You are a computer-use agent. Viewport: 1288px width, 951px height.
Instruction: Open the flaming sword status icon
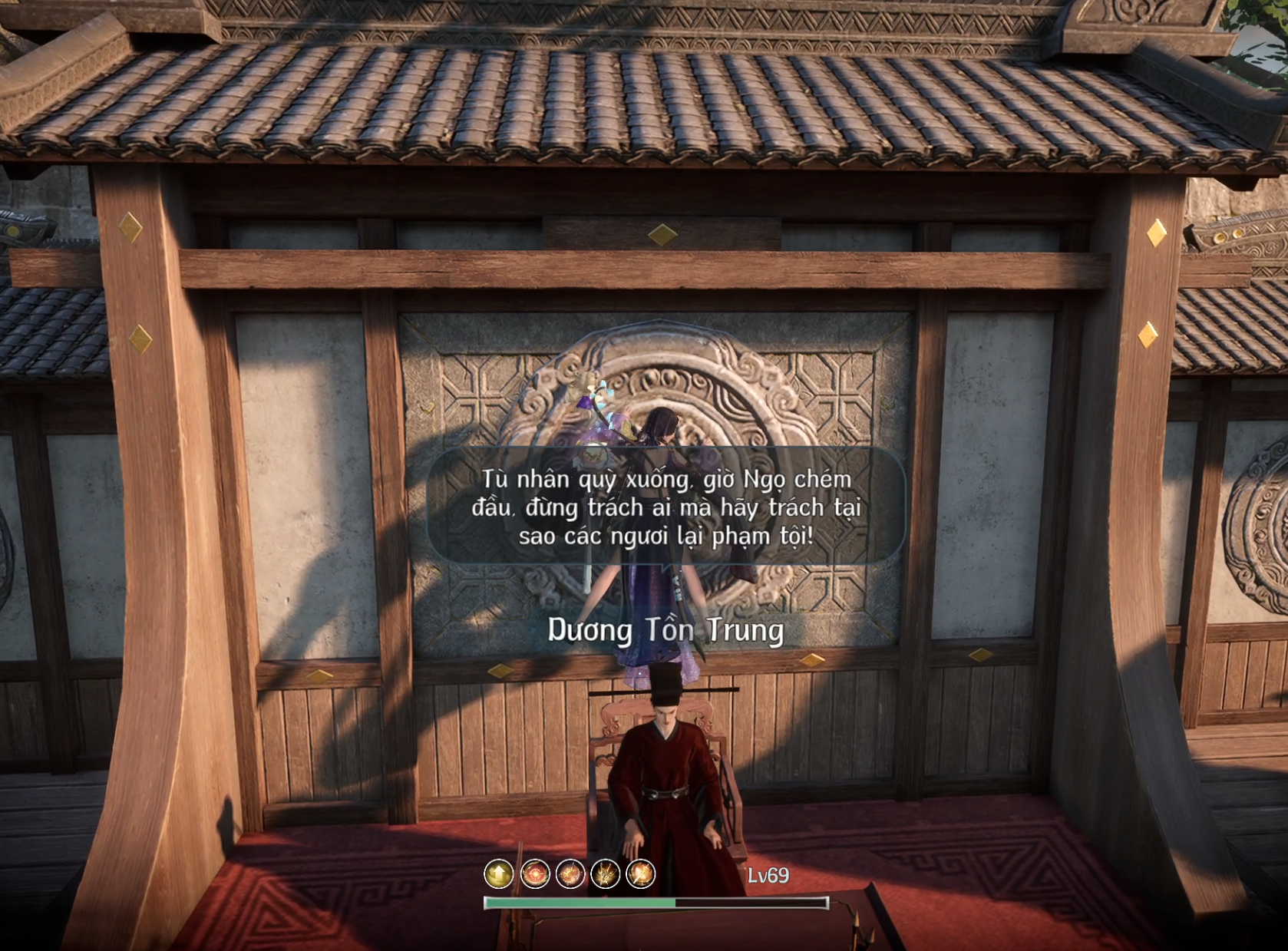(640, 873)
